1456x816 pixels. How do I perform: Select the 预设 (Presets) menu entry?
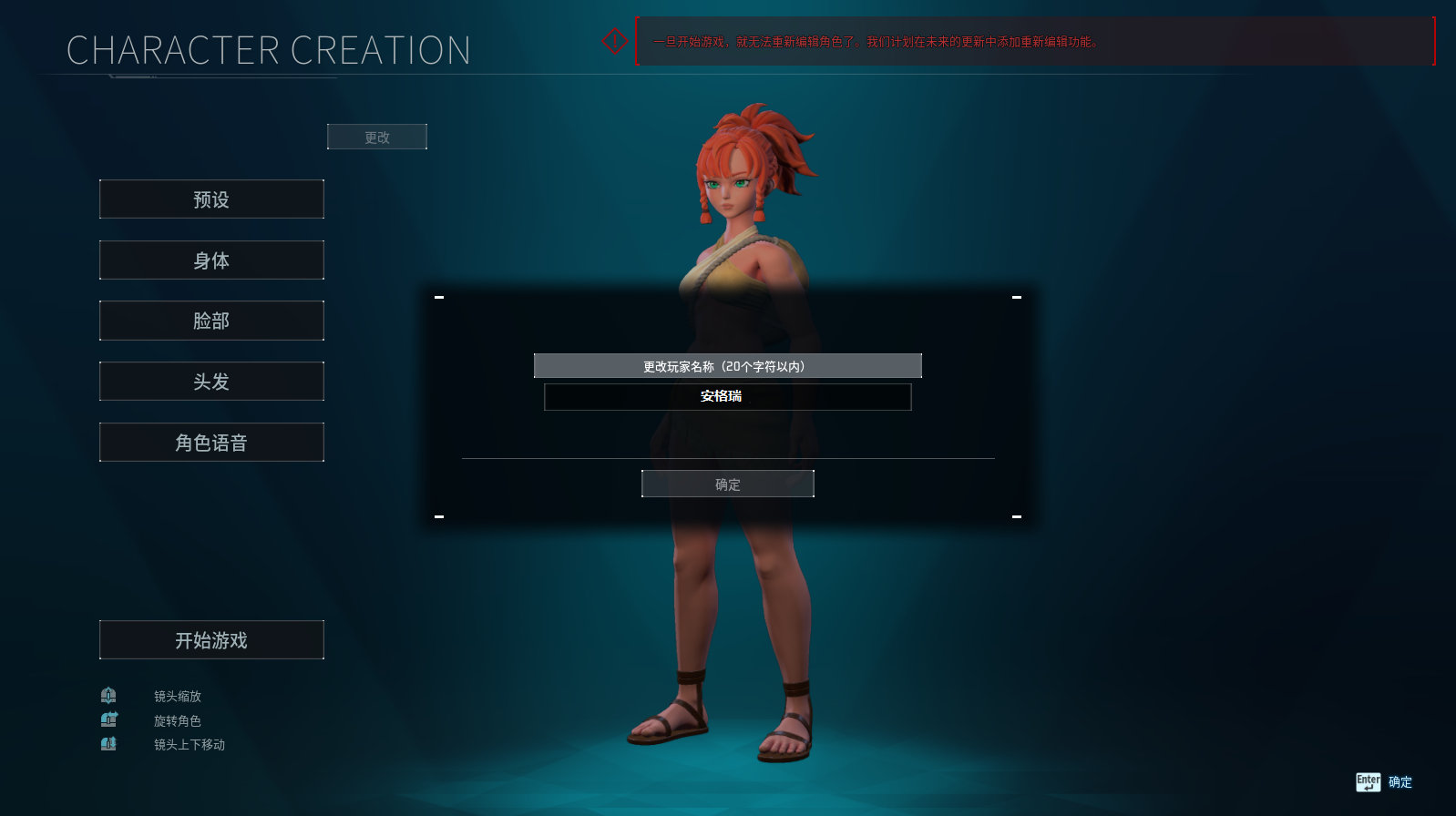click(x=211, y=199)
